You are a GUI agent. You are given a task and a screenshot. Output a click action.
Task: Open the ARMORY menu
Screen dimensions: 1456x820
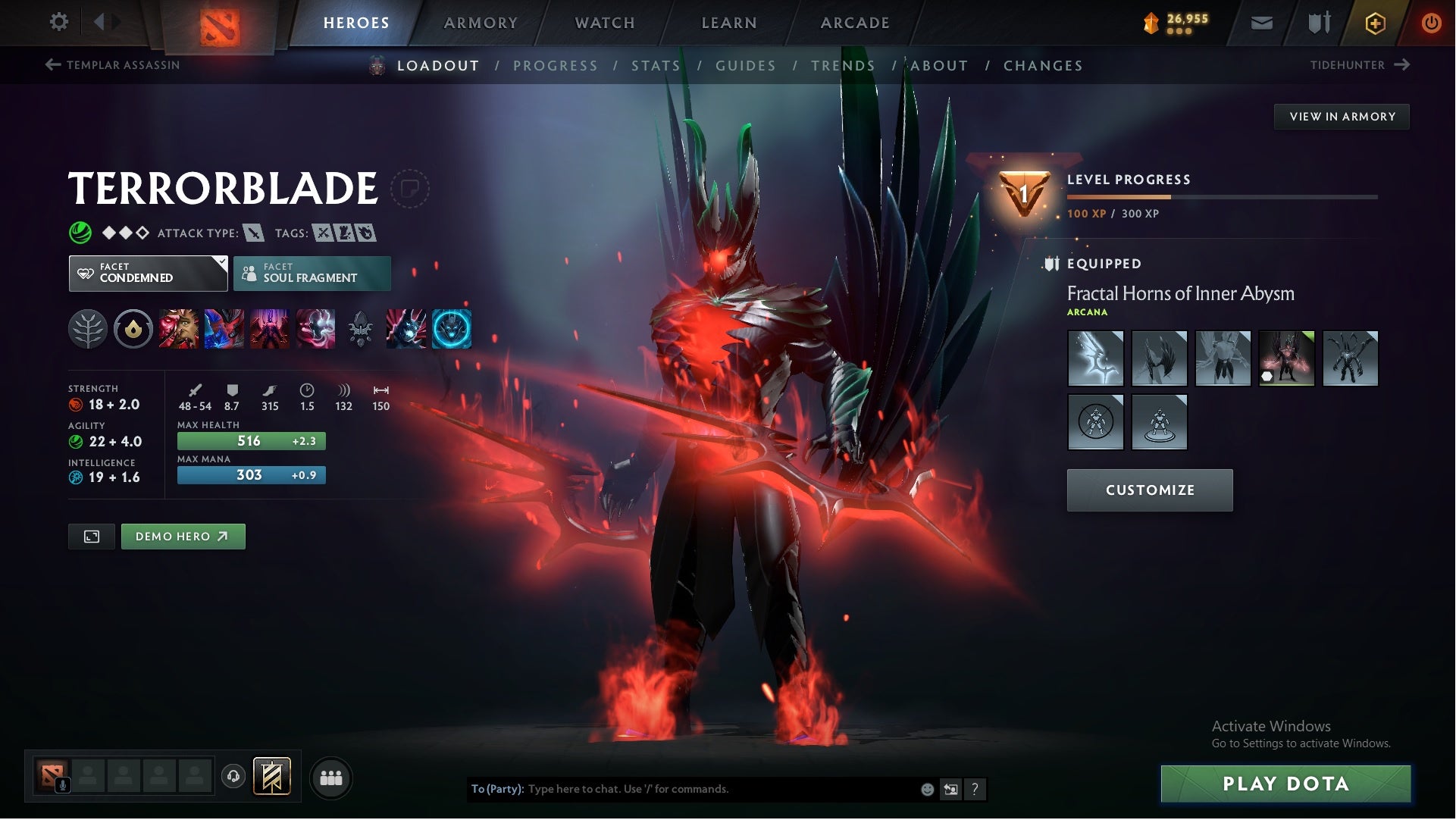pyautogui.click(x=481, y=23)
